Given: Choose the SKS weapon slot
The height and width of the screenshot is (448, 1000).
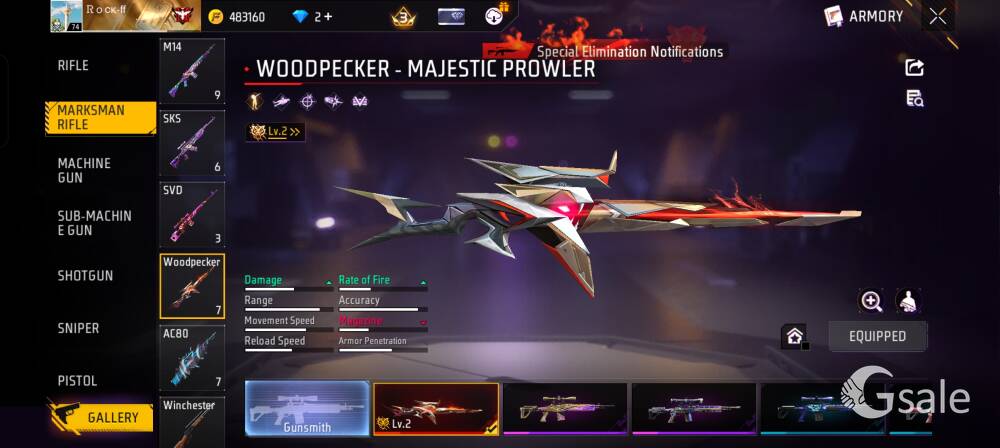Looking at the screenshot, I should 192,143.
